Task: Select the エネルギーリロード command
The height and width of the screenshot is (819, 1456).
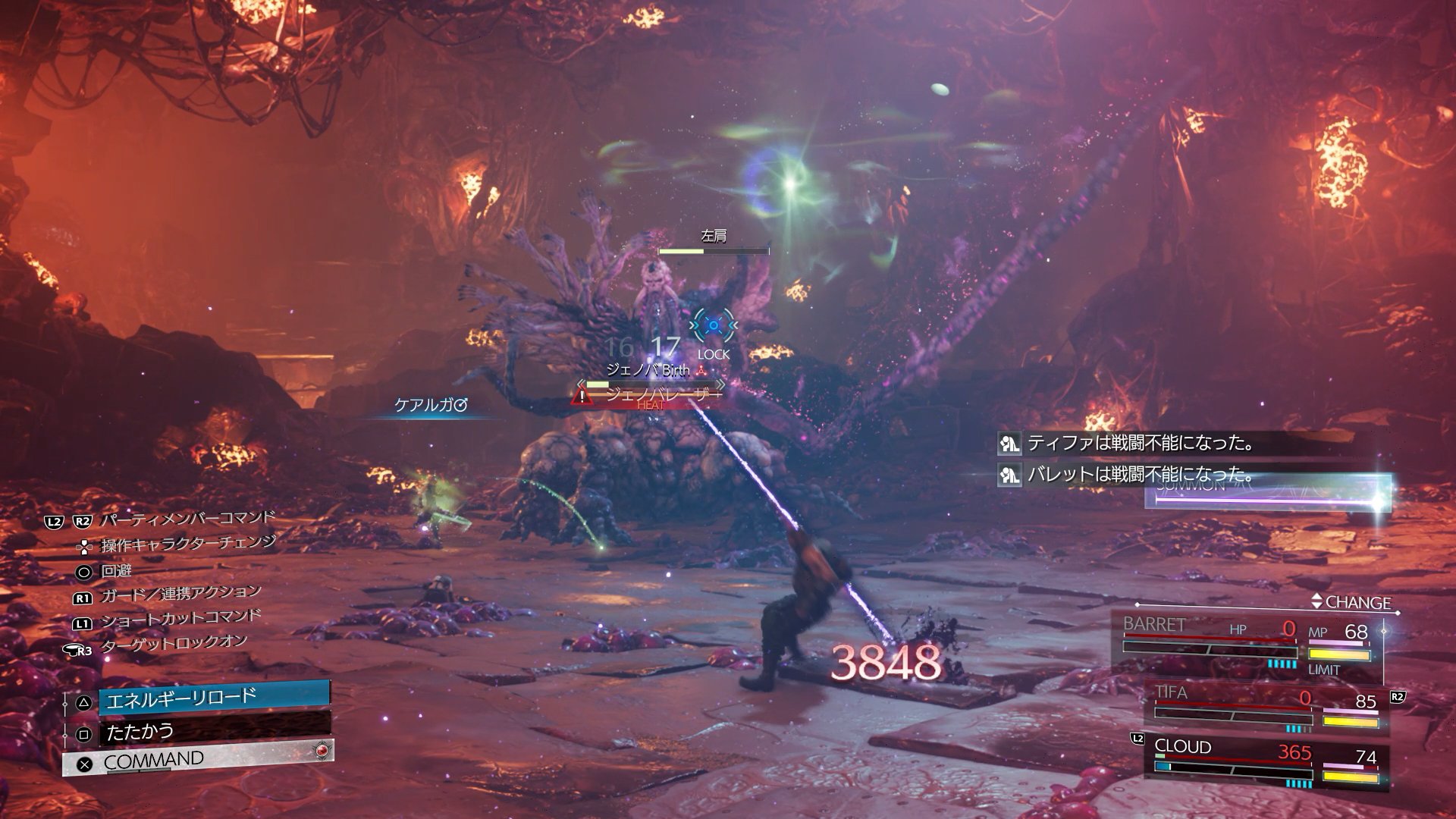Action: coord(214,698)
